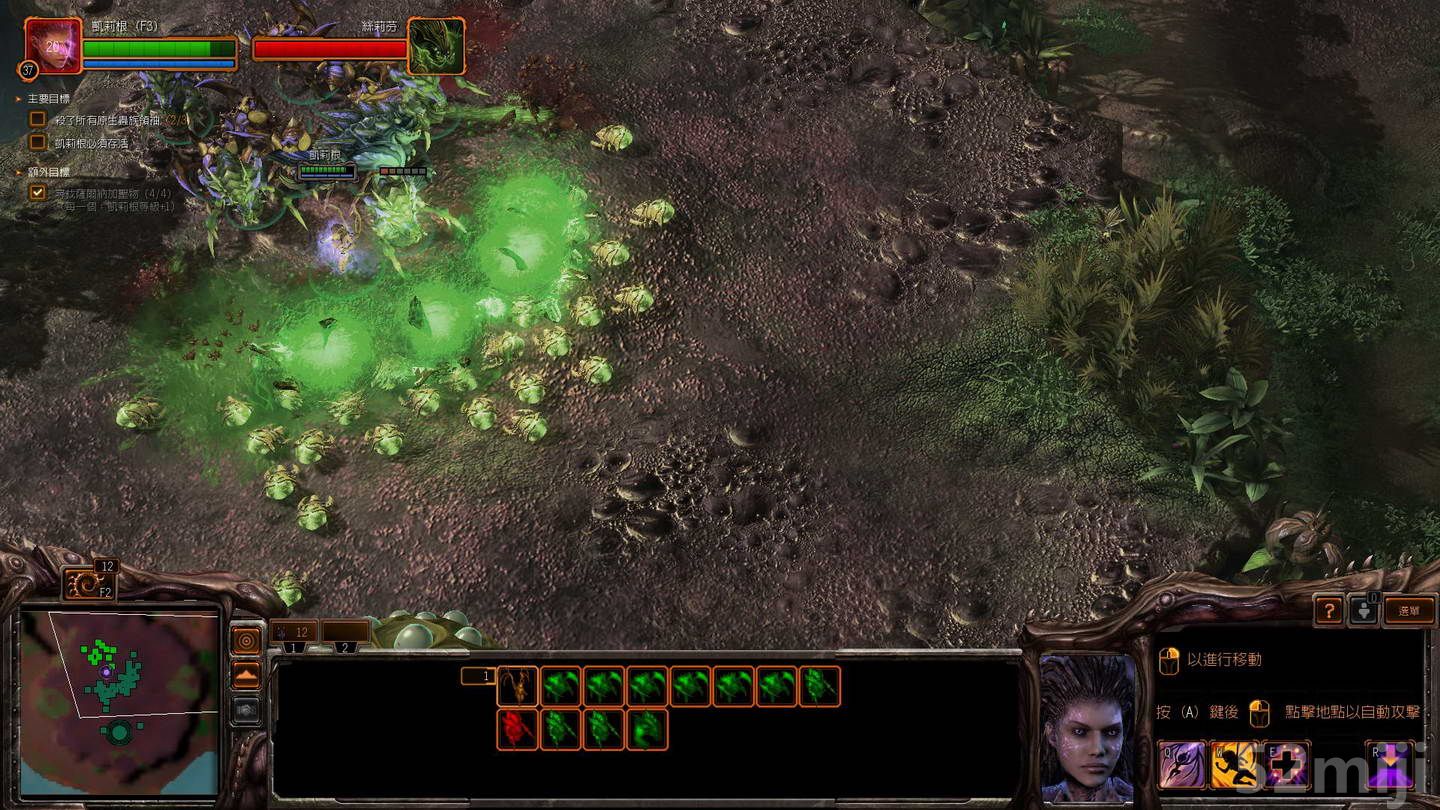
Task: Open the help question mark button
Action: 1330,611
